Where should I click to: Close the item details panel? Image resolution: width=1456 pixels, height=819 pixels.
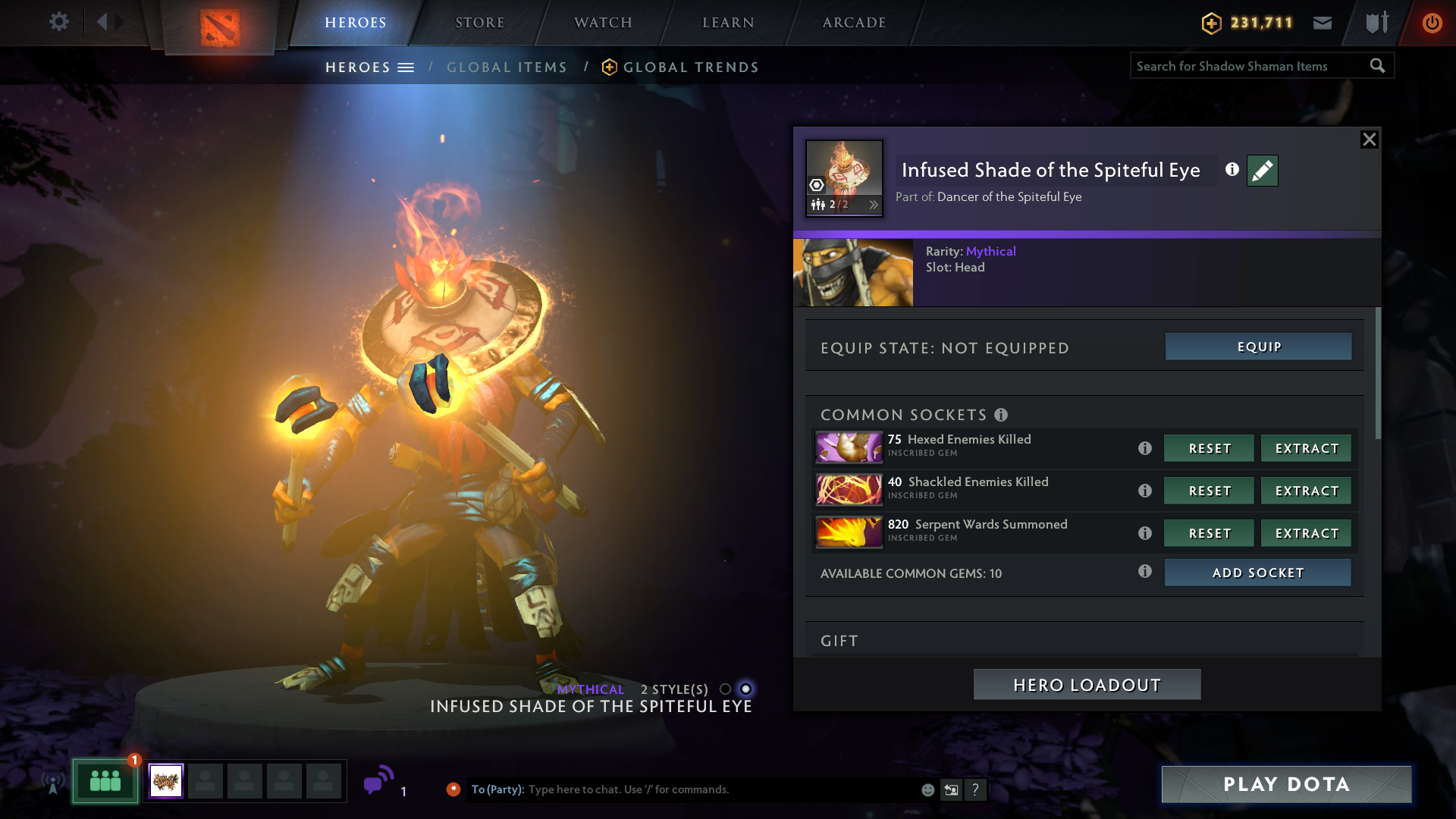tap(1369, 140)
